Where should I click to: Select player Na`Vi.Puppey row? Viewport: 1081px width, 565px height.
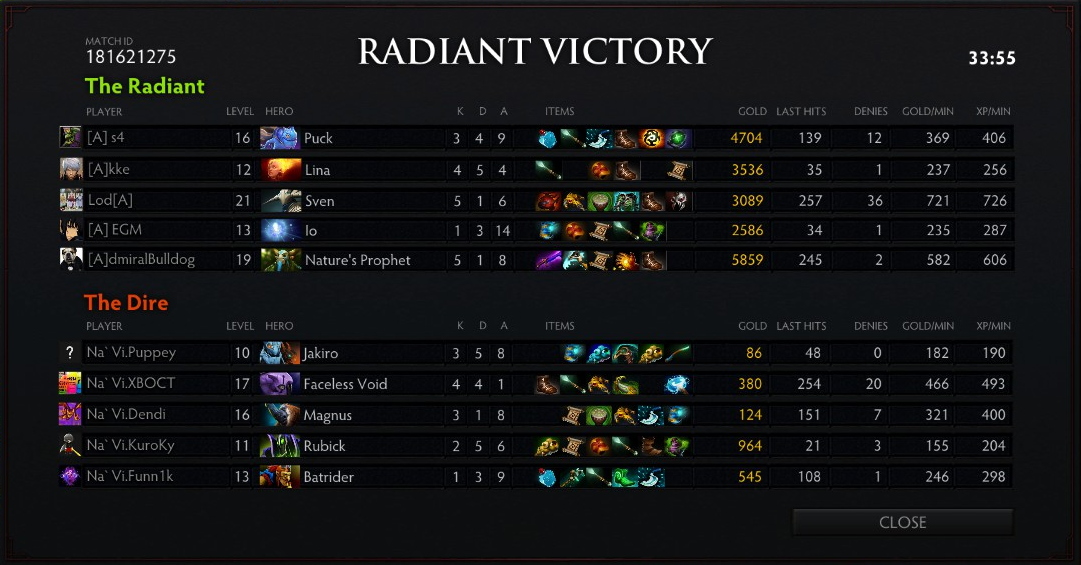(x=131, y=353)
